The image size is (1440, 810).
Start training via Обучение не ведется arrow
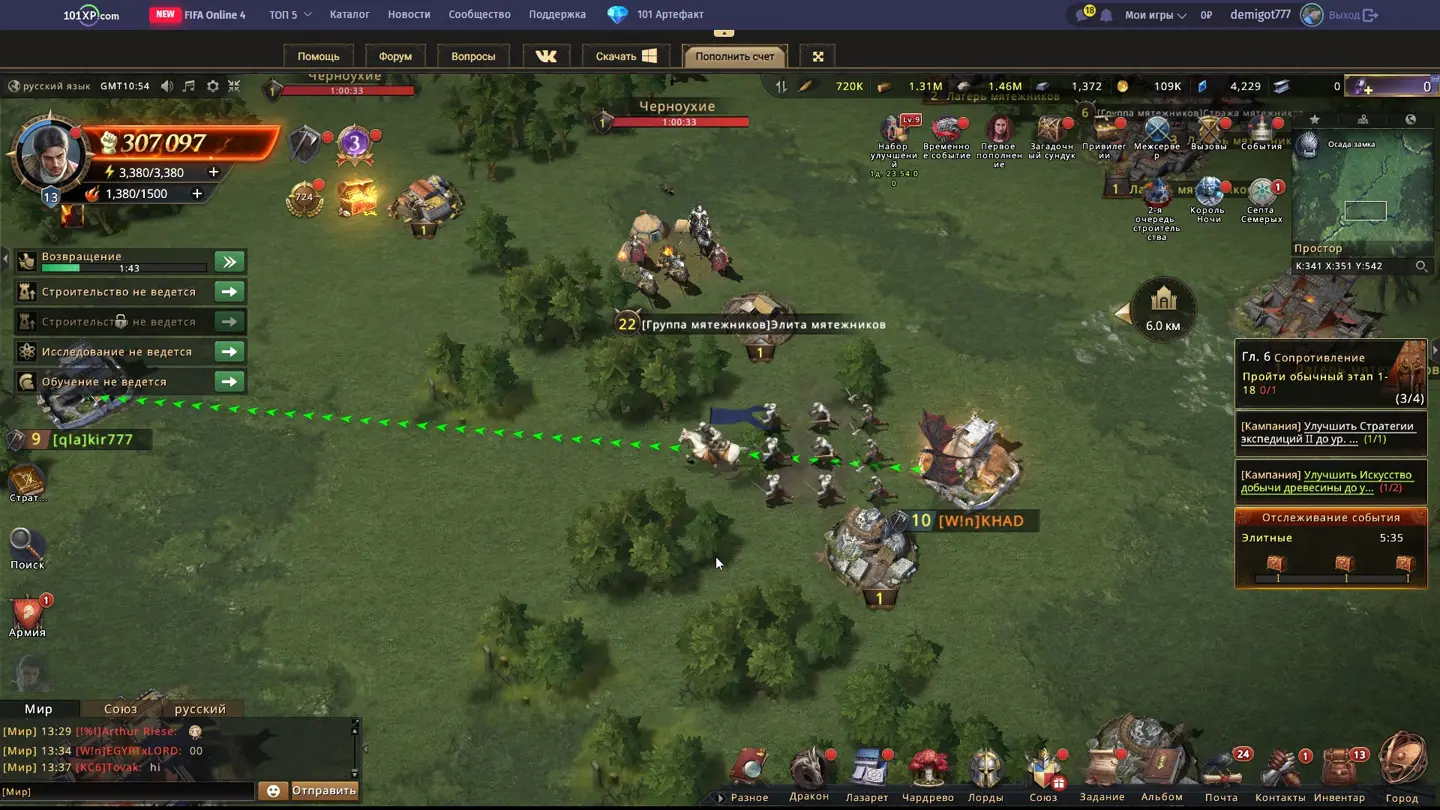(x=229, y=382)
